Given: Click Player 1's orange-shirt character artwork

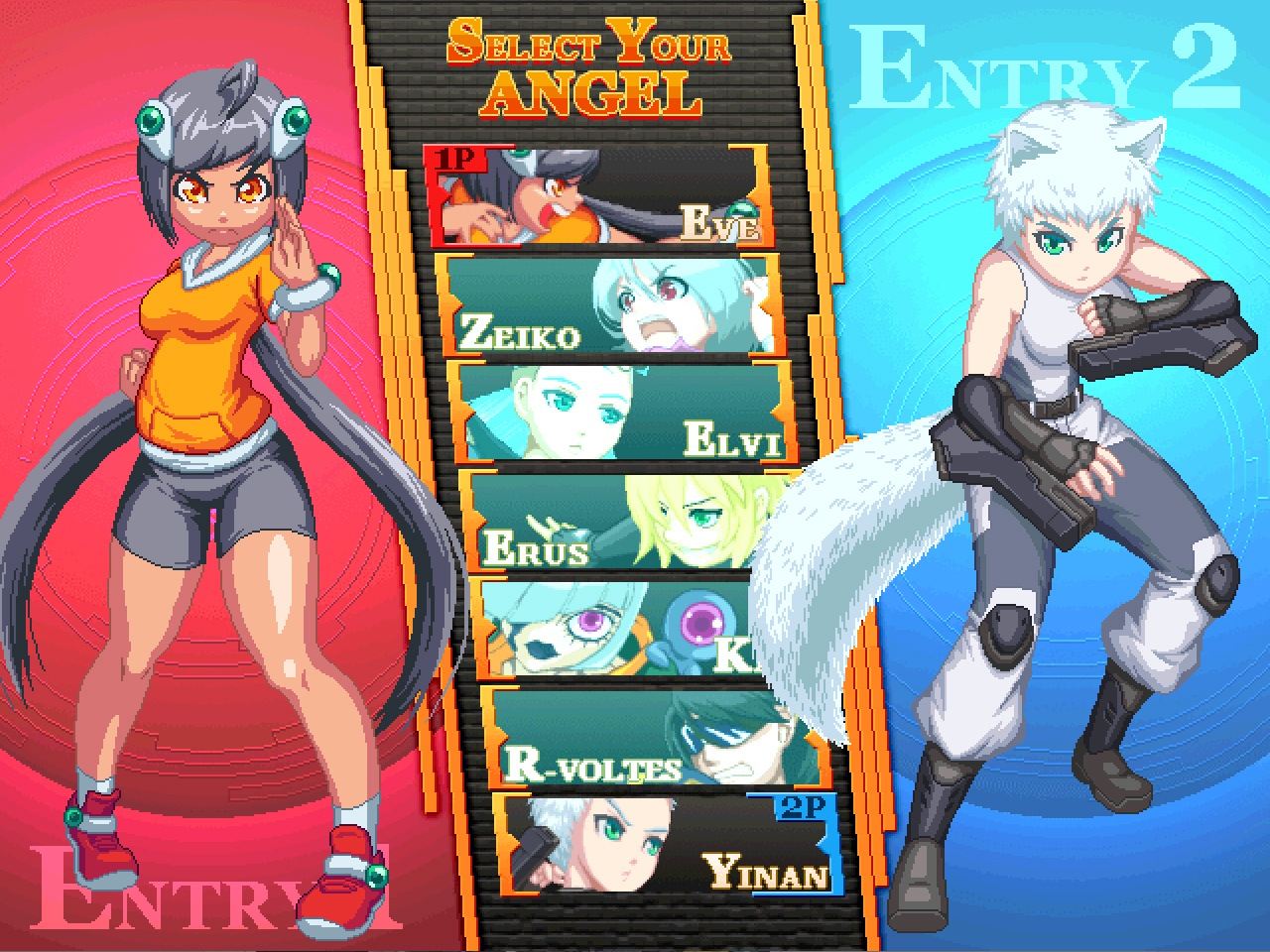Looking at the screenshot, I should (x=208, y=397).
